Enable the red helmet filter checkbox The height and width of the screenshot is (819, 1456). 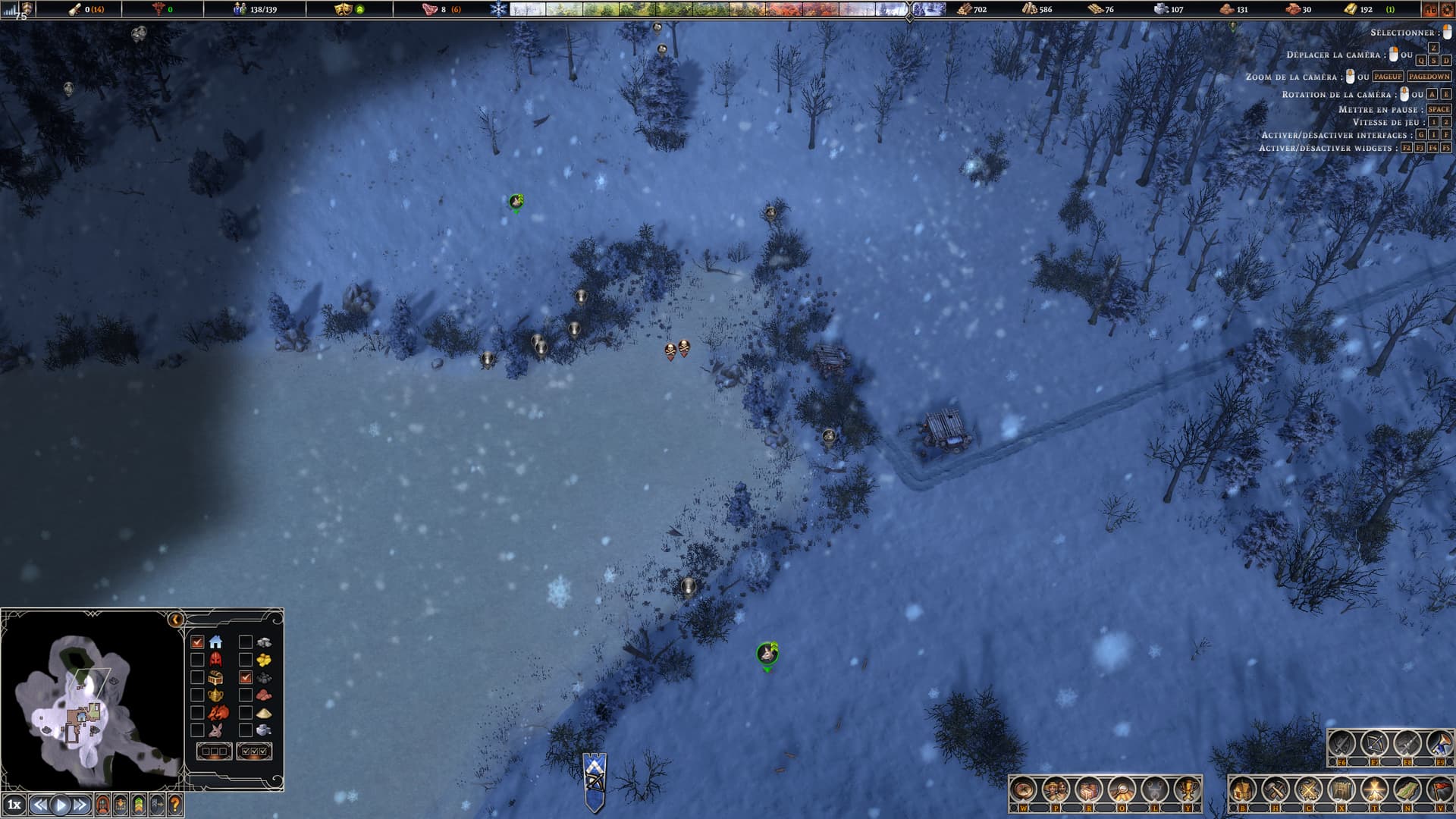[197, 660]
